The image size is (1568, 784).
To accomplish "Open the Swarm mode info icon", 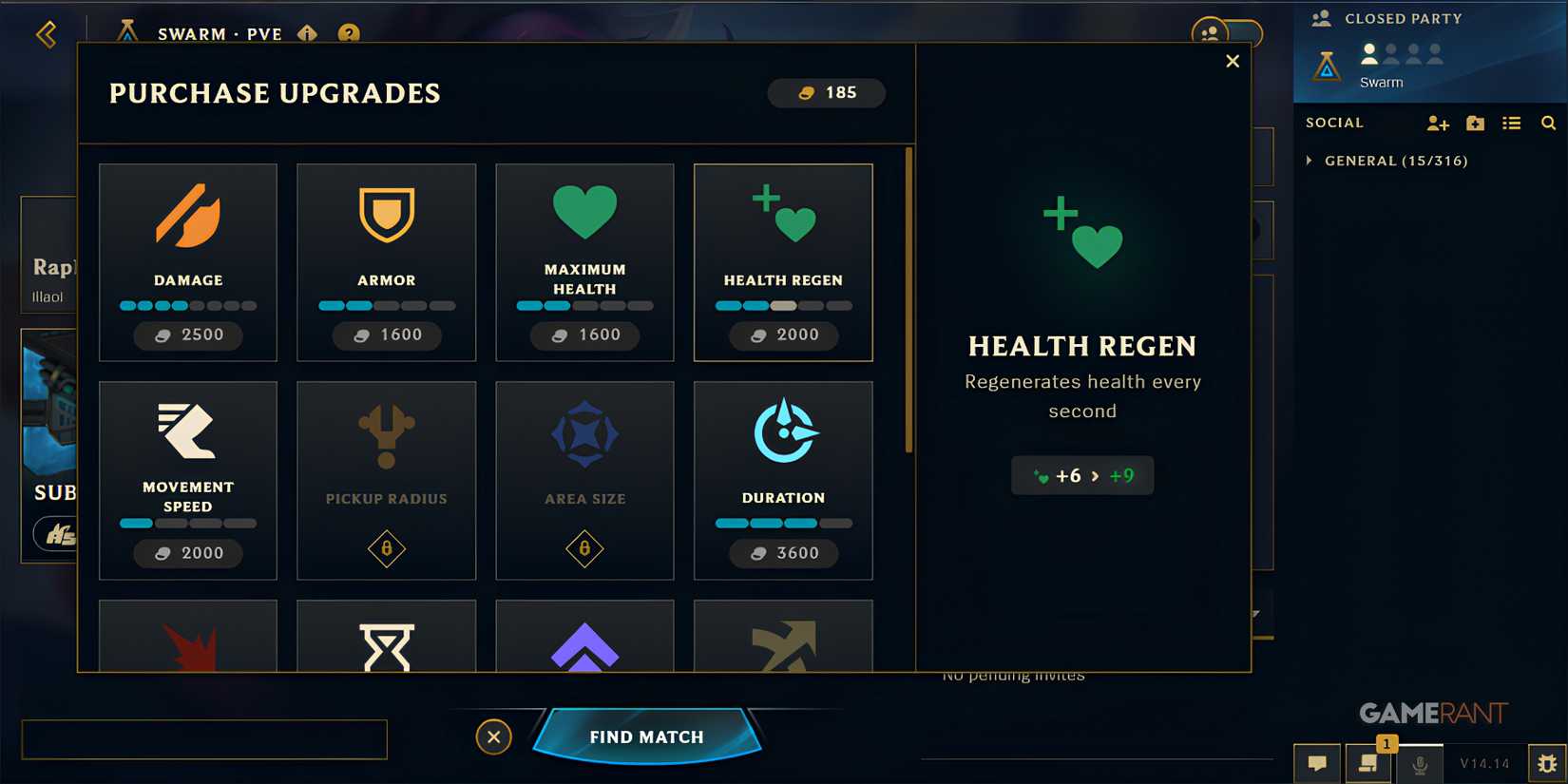I will click(306, 34).
